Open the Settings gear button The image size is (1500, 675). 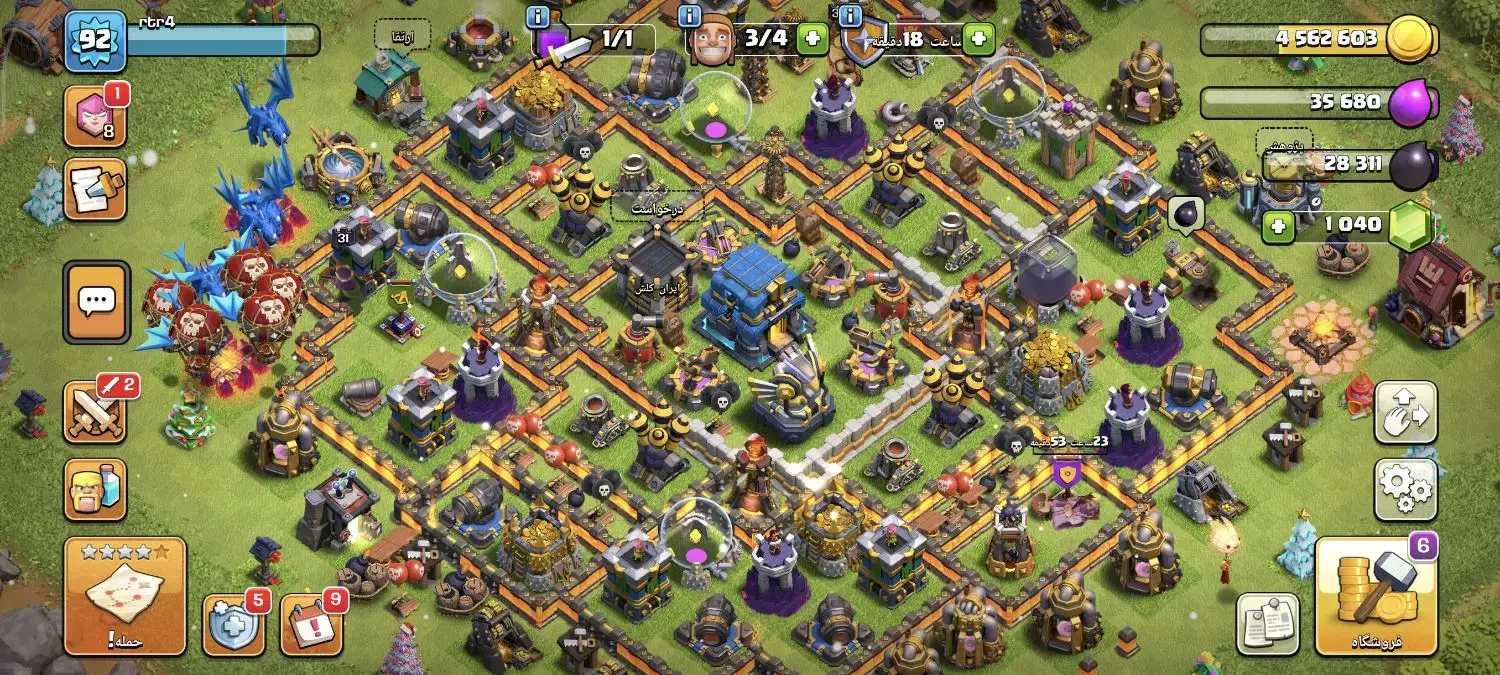point(1406,488)
